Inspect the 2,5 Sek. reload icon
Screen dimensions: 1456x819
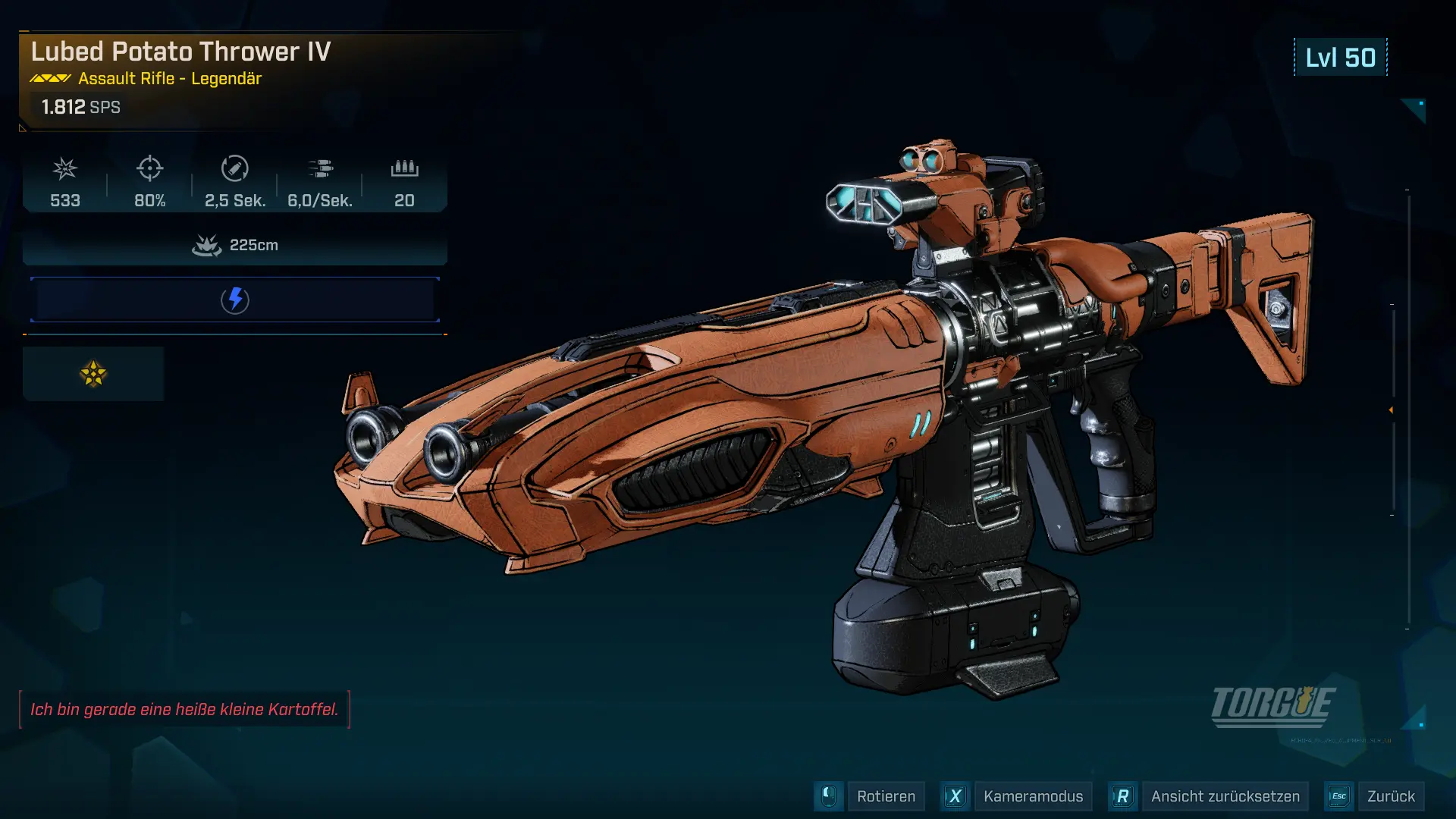pyautogui.click(x=235, y=168)
